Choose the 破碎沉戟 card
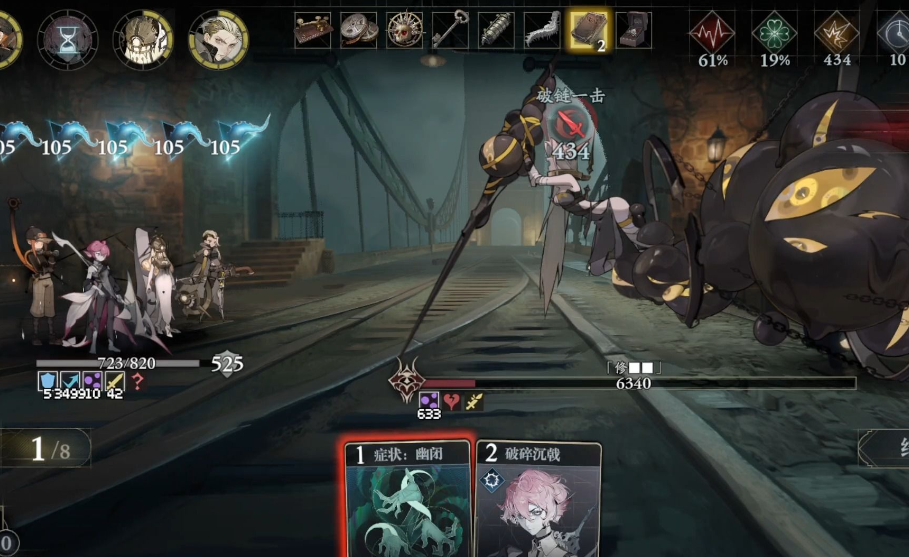The height and width of the screenshot is (557, 909). [538, 502]
